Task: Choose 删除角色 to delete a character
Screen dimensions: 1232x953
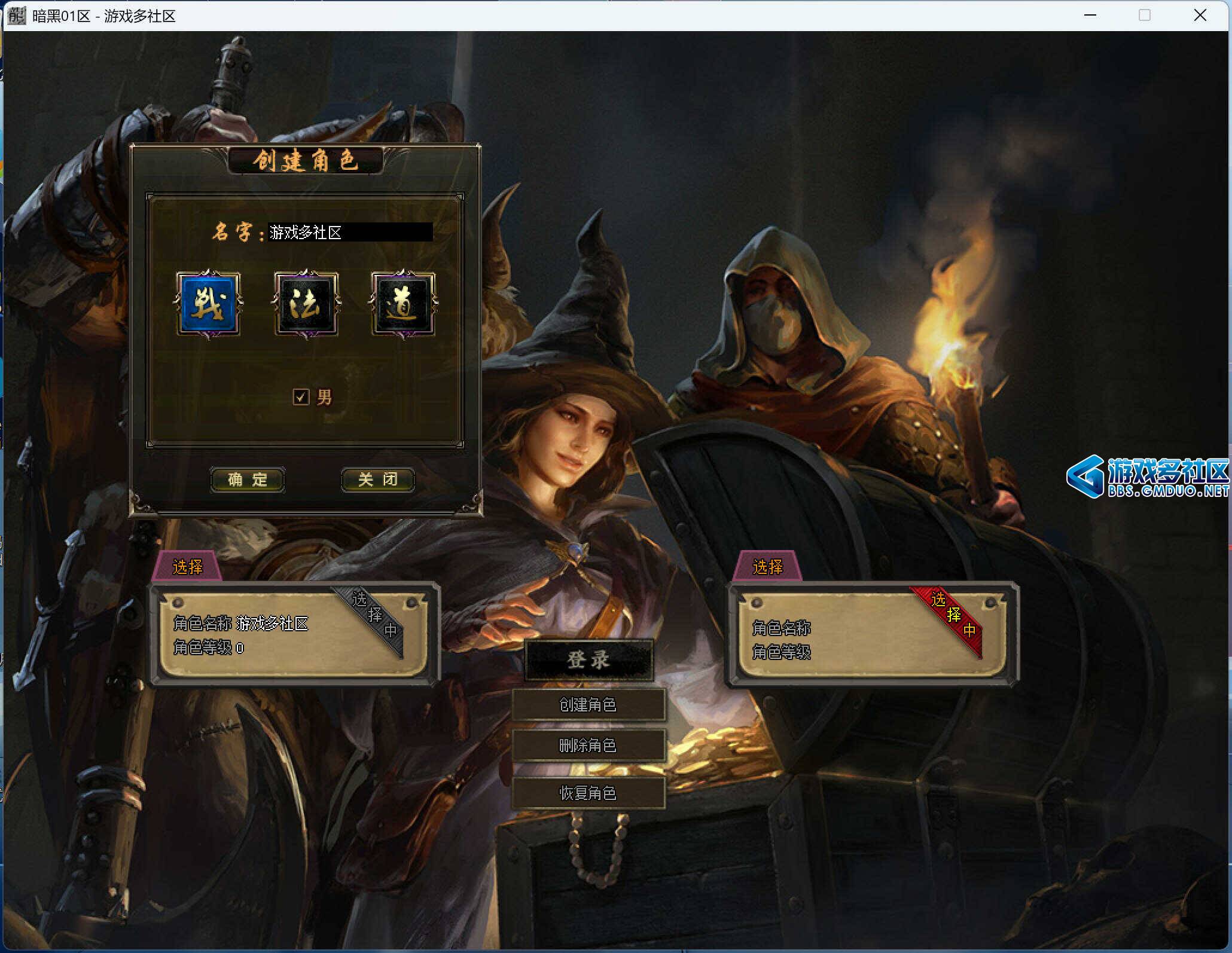Action: [x=588, y=746]
